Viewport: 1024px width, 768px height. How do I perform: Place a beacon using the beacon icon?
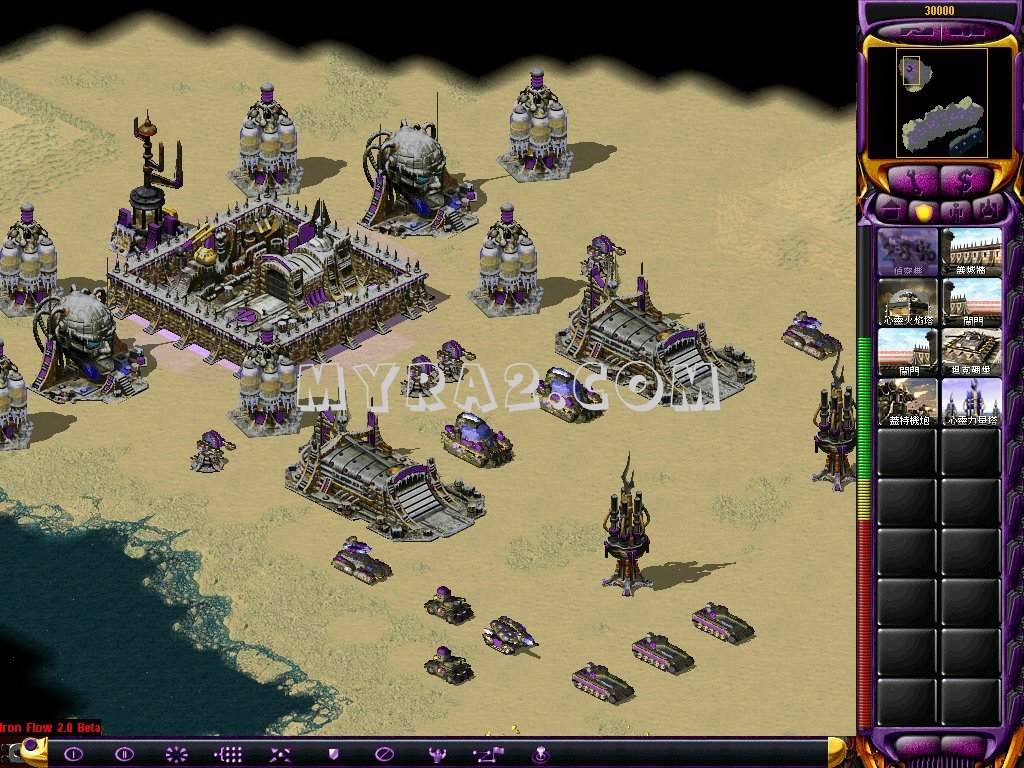541,754
